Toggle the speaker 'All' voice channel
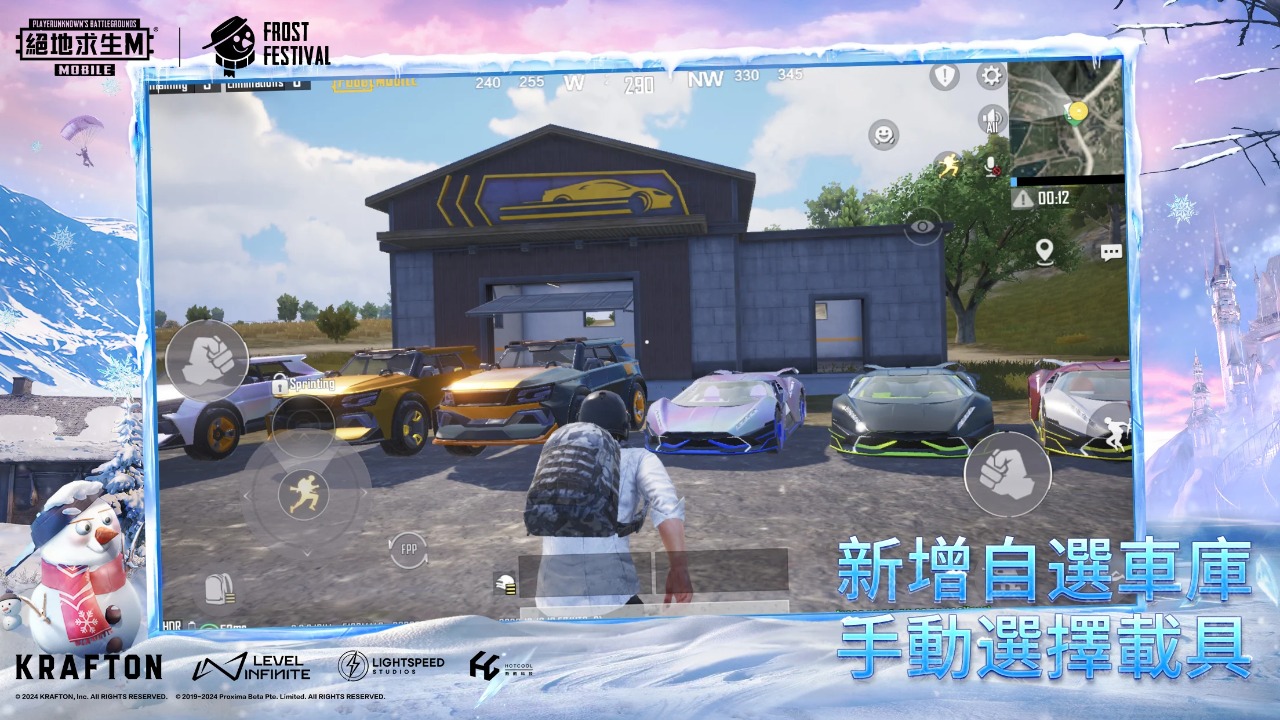1280x720 pixels. (992, 120)
